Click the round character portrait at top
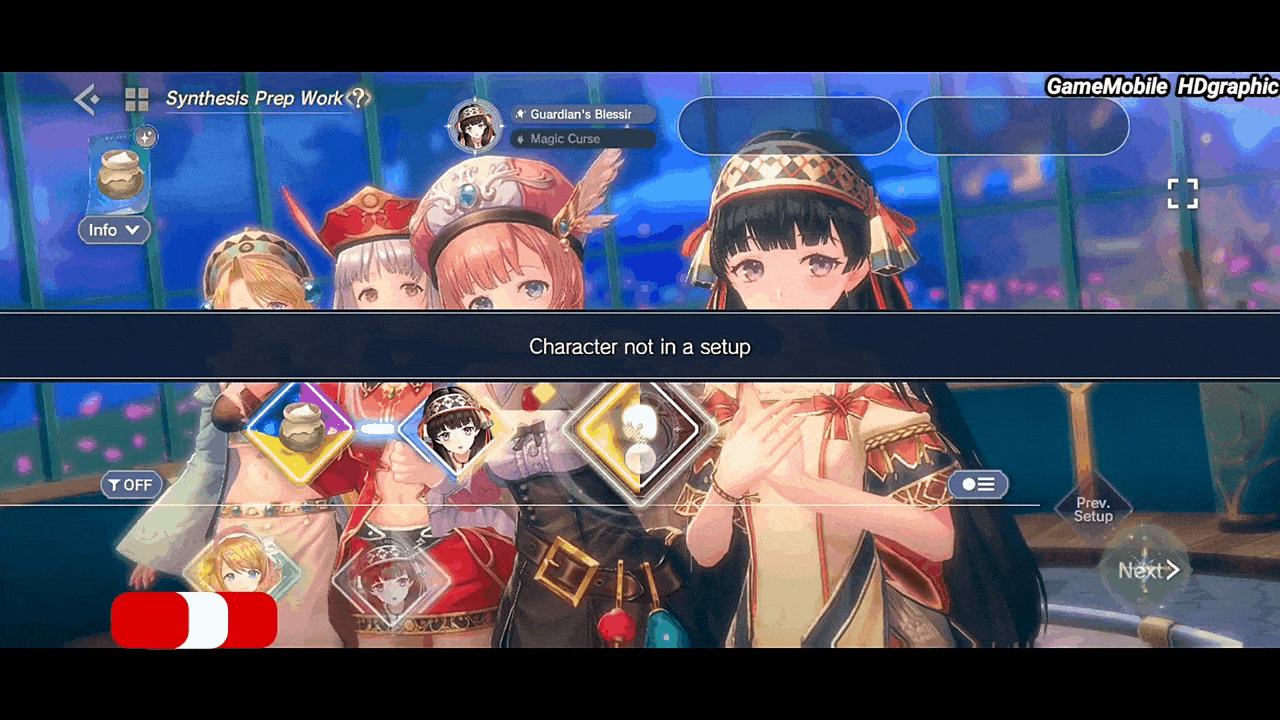 coord(475,126)
